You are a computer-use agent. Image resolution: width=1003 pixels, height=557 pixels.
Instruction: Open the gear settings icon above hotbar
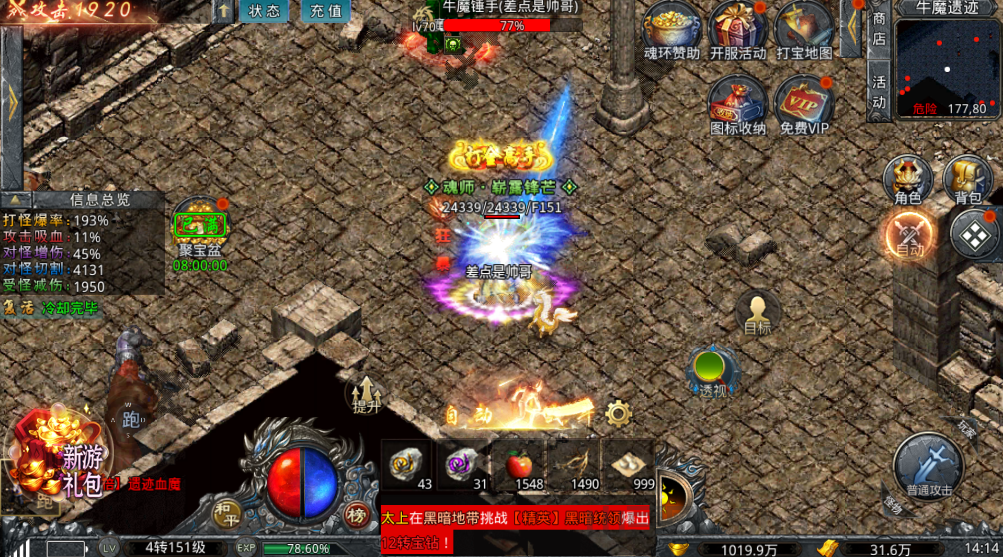click(x=618, y=413)
